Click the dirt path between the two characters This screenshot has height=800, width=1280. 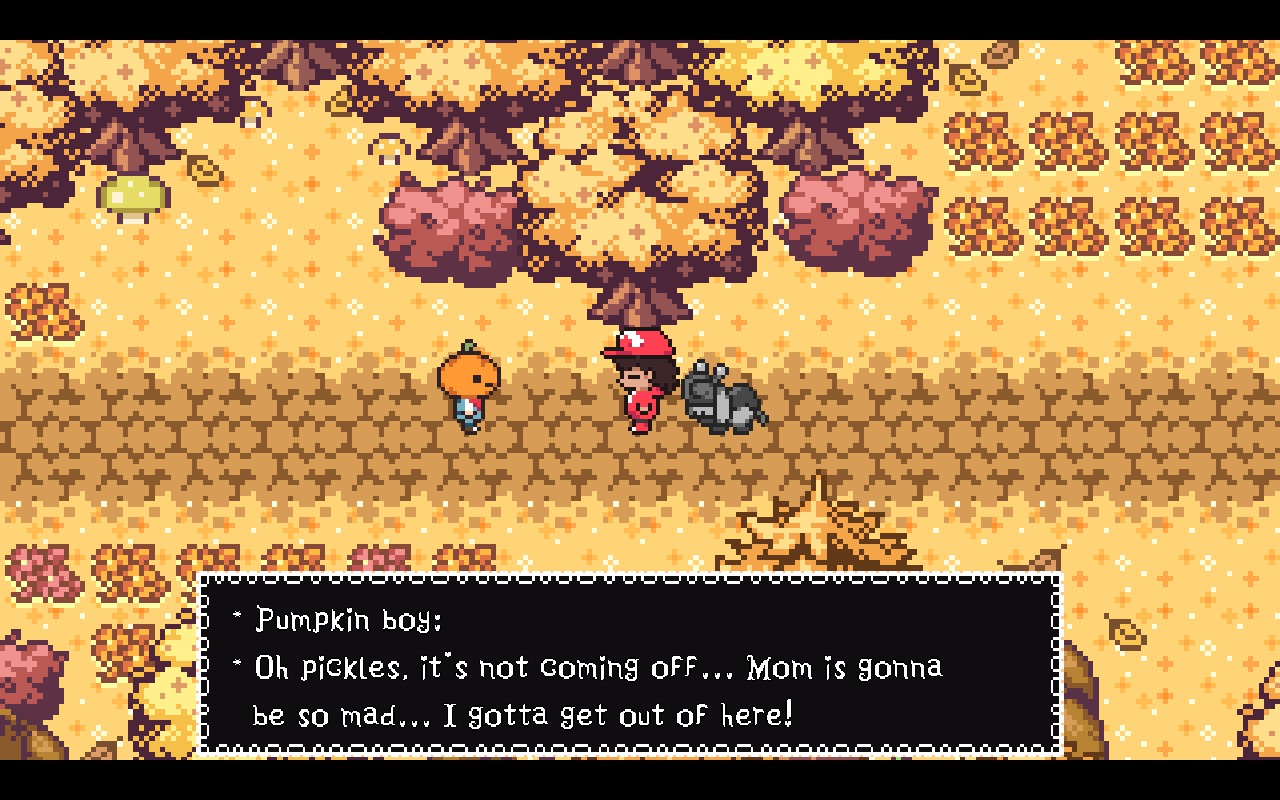point(555,420)
